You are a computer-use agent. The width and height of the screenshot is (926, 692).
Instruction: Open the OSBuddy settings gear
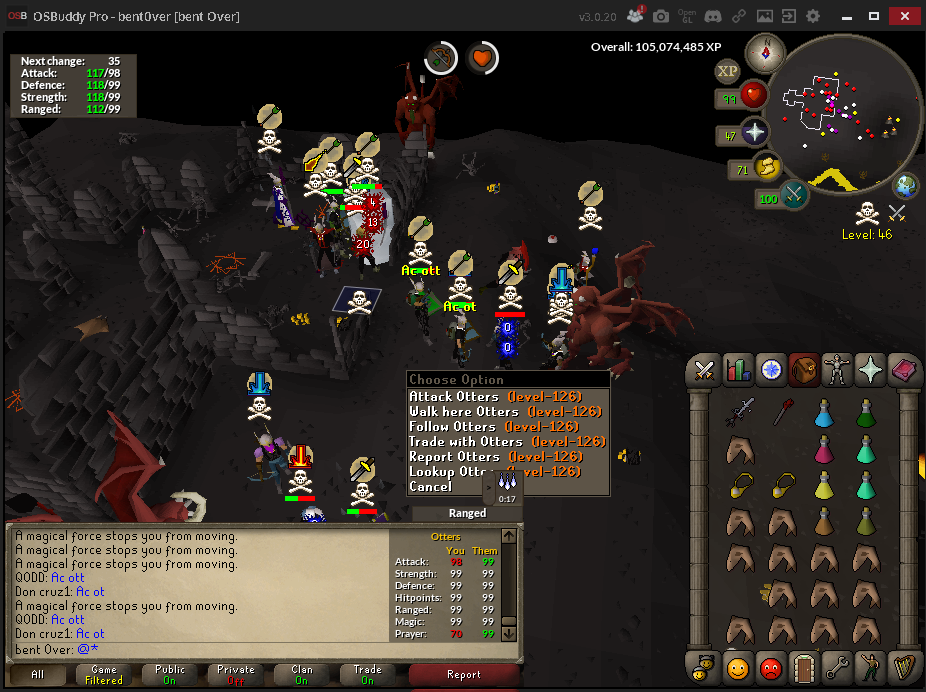pos(813,16)
